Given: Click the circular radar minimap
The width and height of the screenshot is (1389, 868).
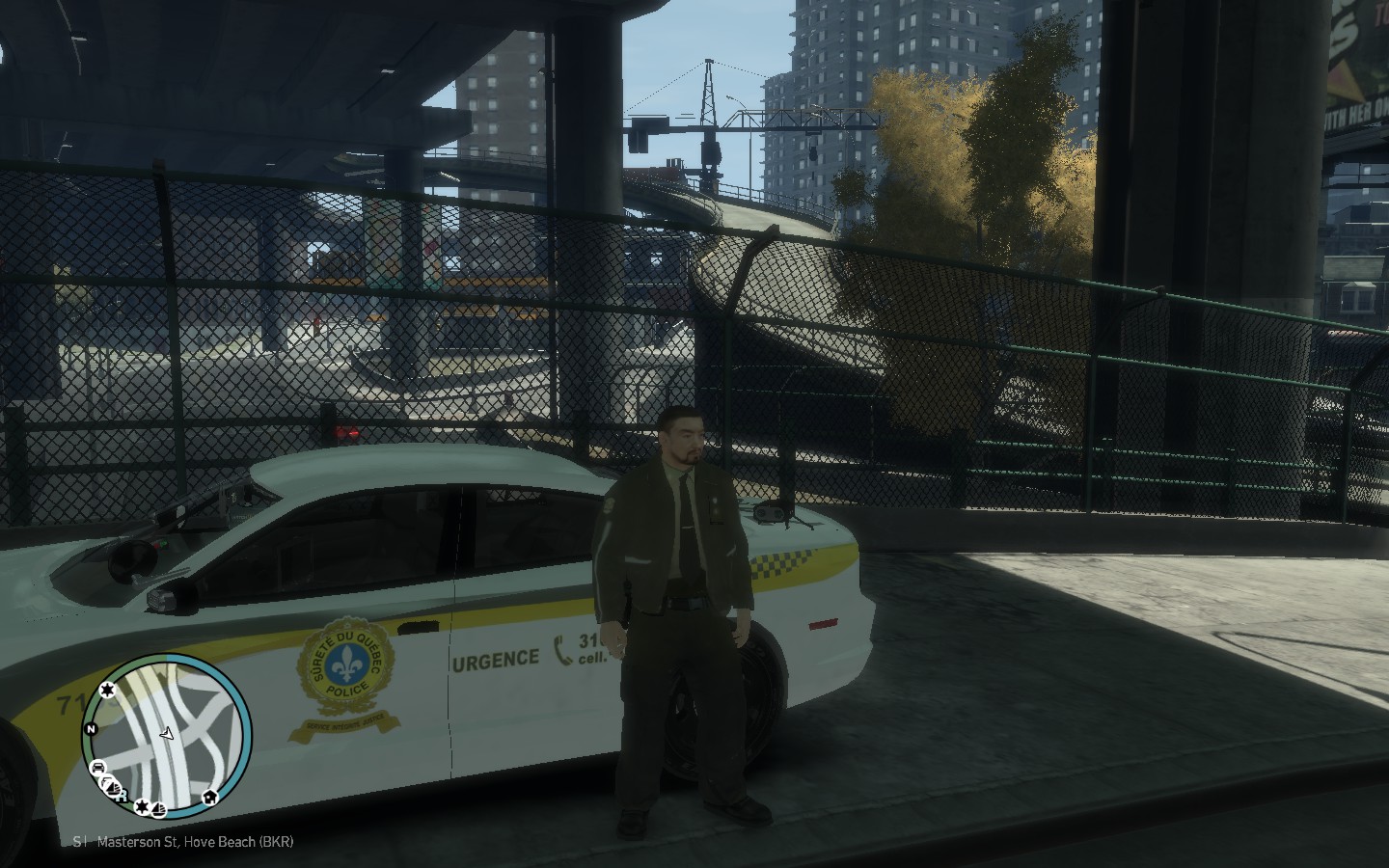Looking at the screenshot, I should click(x=168, y=735).
